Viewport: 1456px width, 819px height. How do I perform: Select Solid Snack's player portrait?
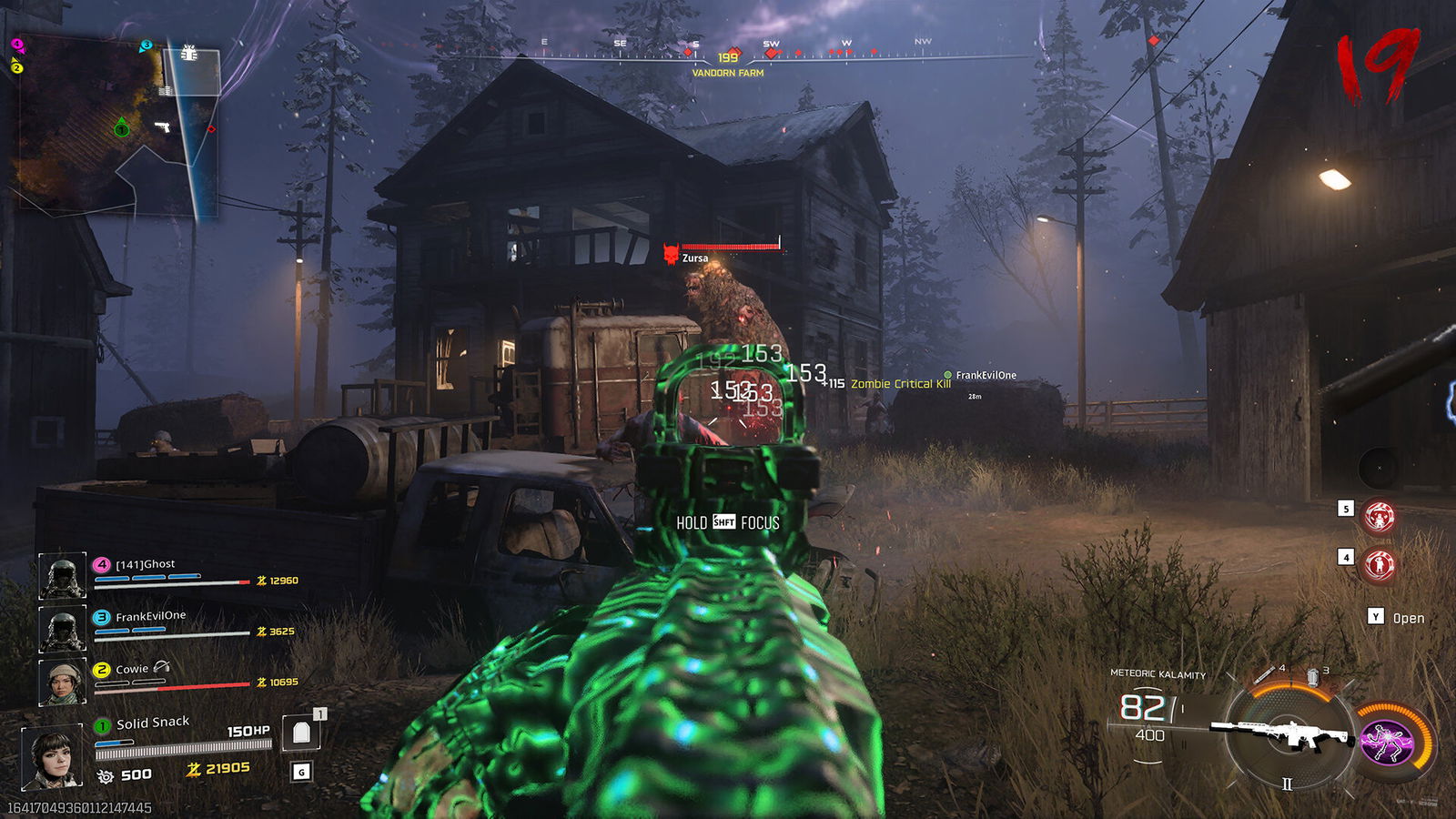pos(53,757)
